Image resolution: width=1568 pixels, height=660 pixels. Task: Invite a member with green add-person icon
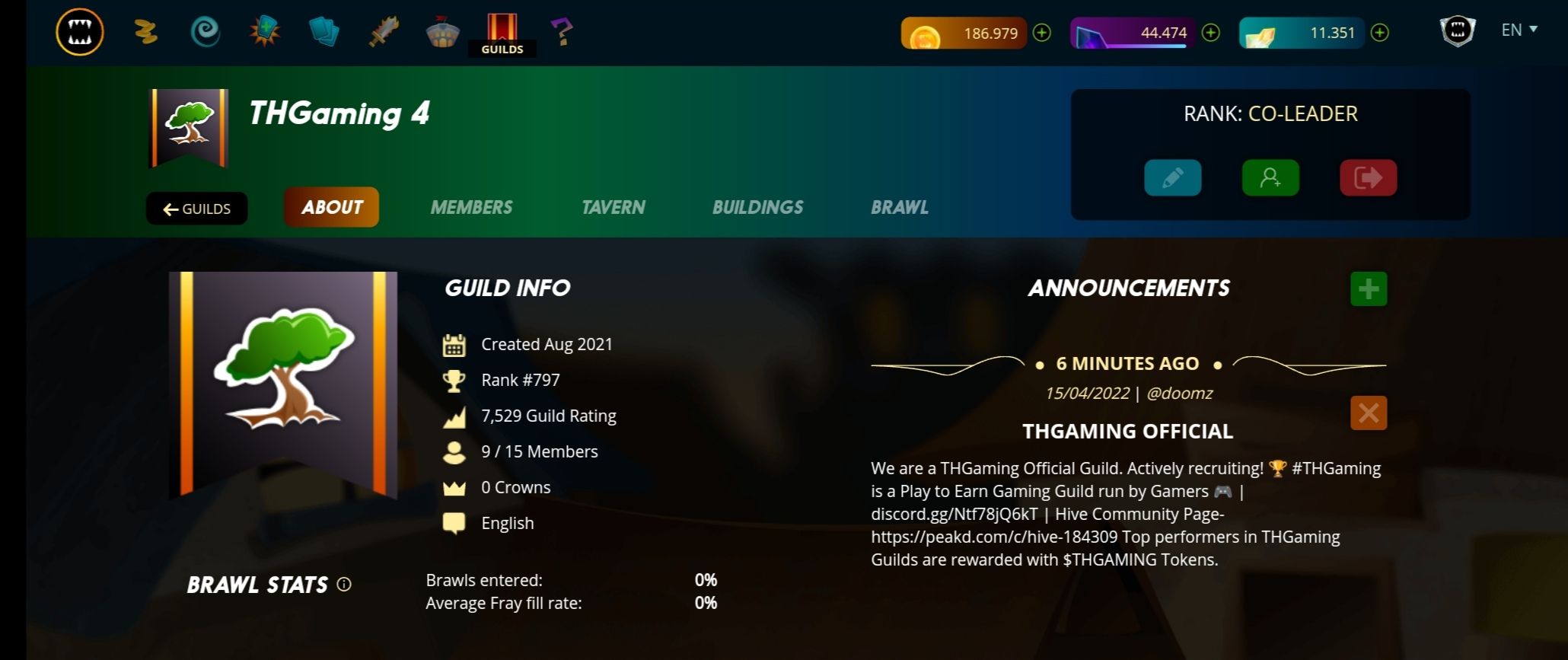[1270, 177]
